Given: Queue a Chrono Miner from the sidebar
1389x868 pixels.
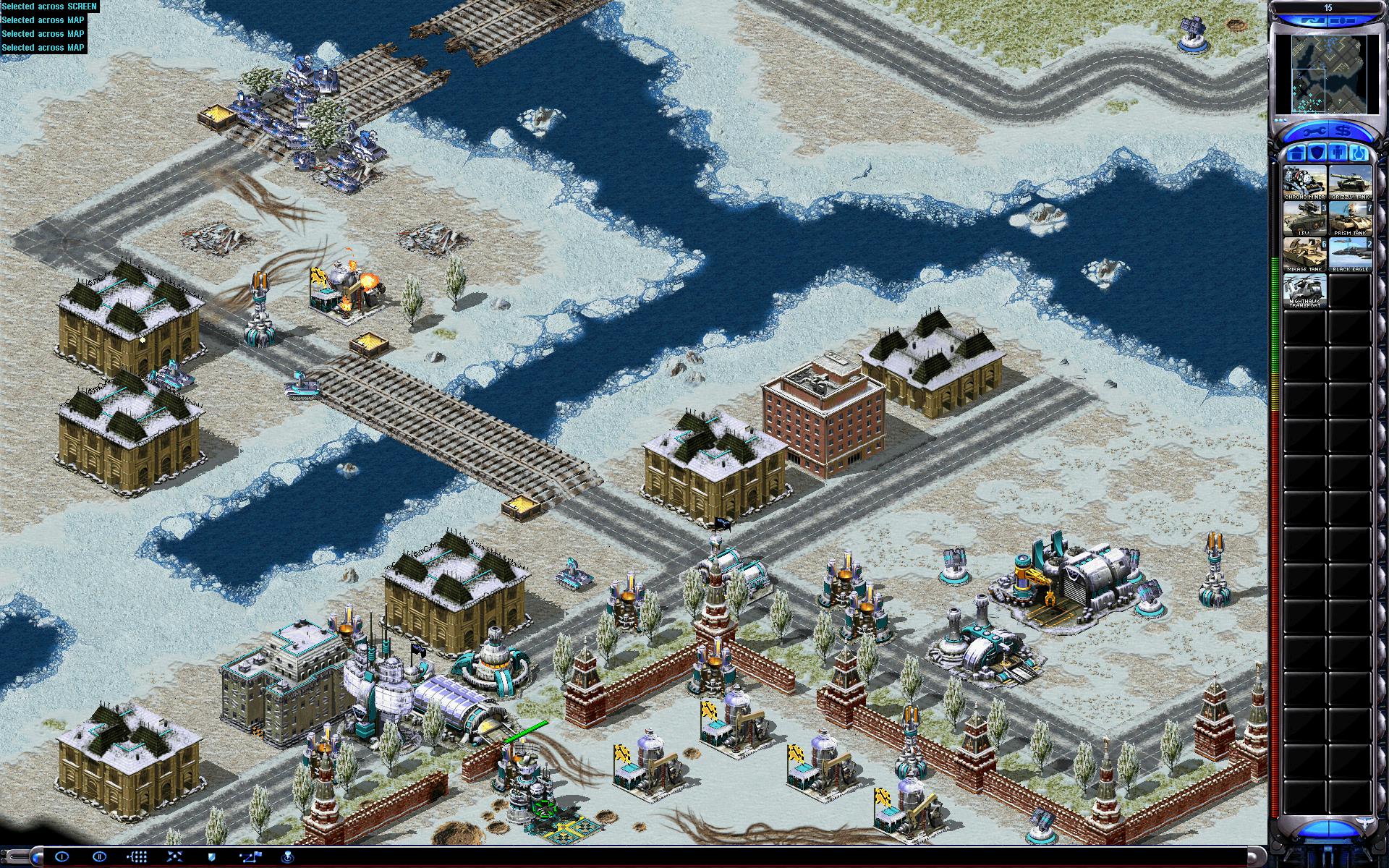Looking at the screenshot, I should click(x=1305, y=182).
